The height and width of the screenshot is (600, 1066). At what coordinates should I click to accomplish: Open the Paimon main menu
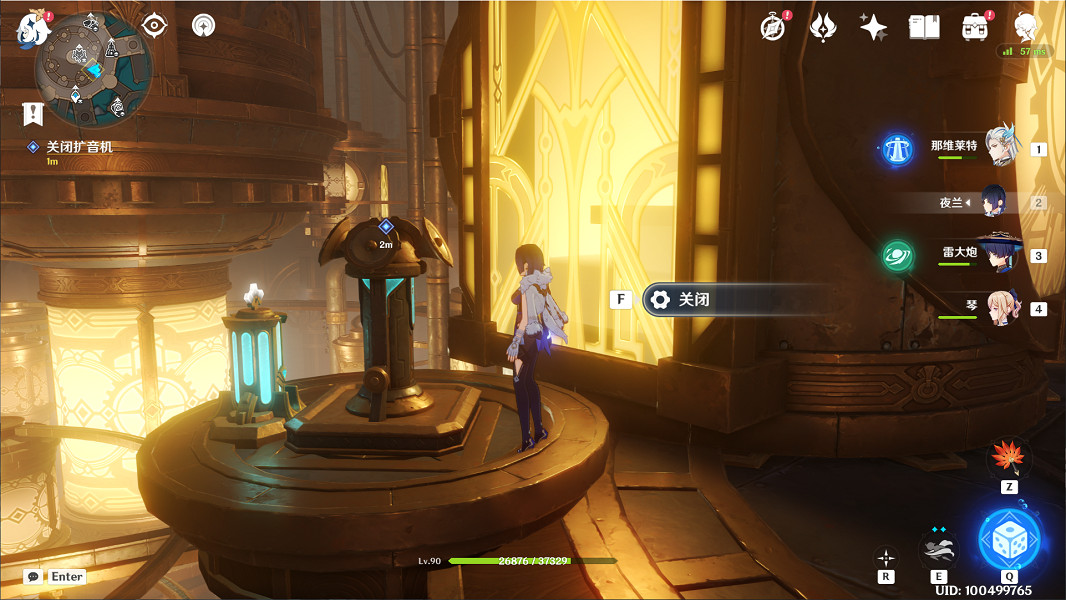pyautogui.click(x=32, y=28)
